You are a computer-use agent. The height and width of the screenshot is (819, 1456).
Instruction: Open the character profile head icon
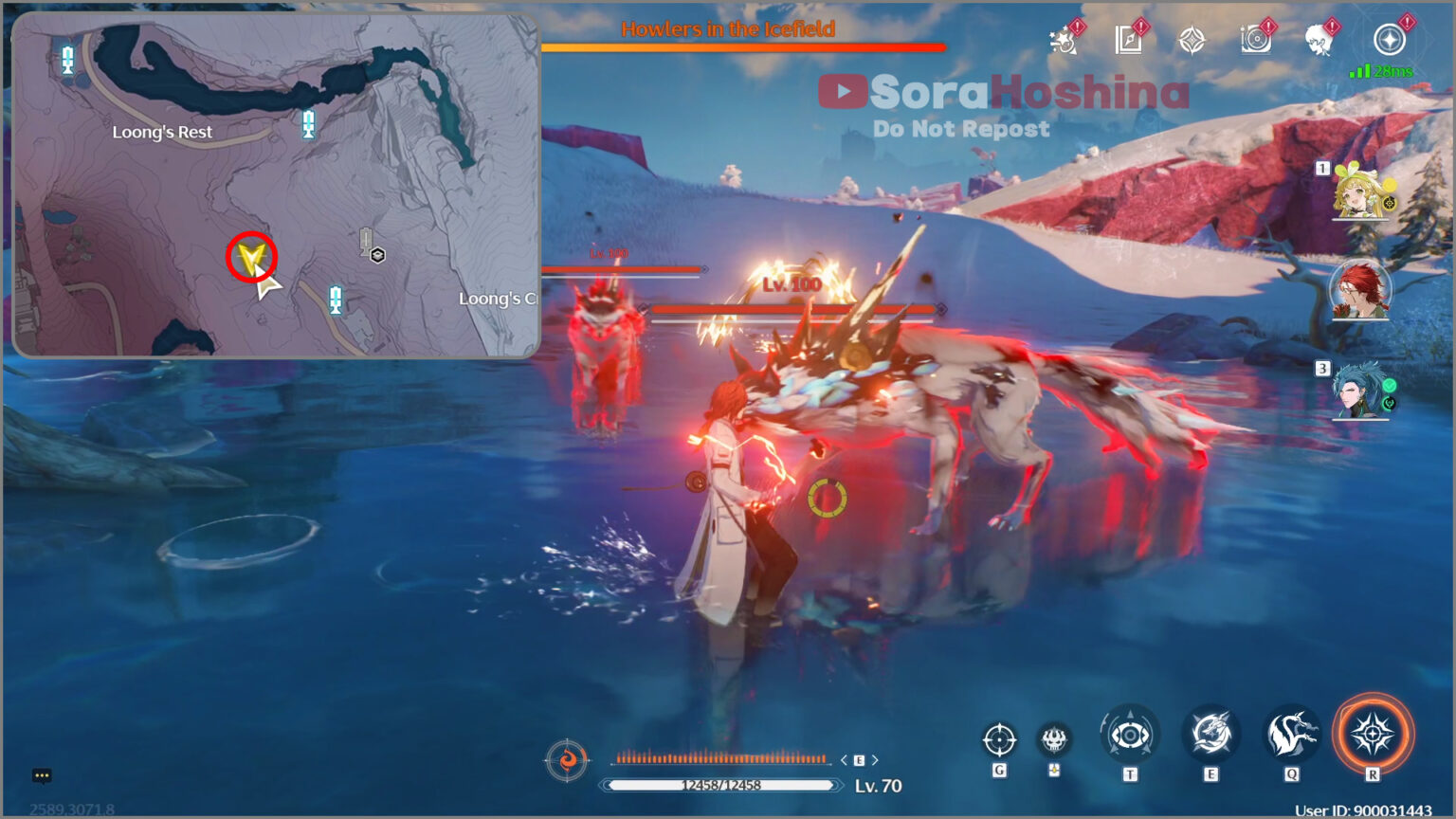1318,40
